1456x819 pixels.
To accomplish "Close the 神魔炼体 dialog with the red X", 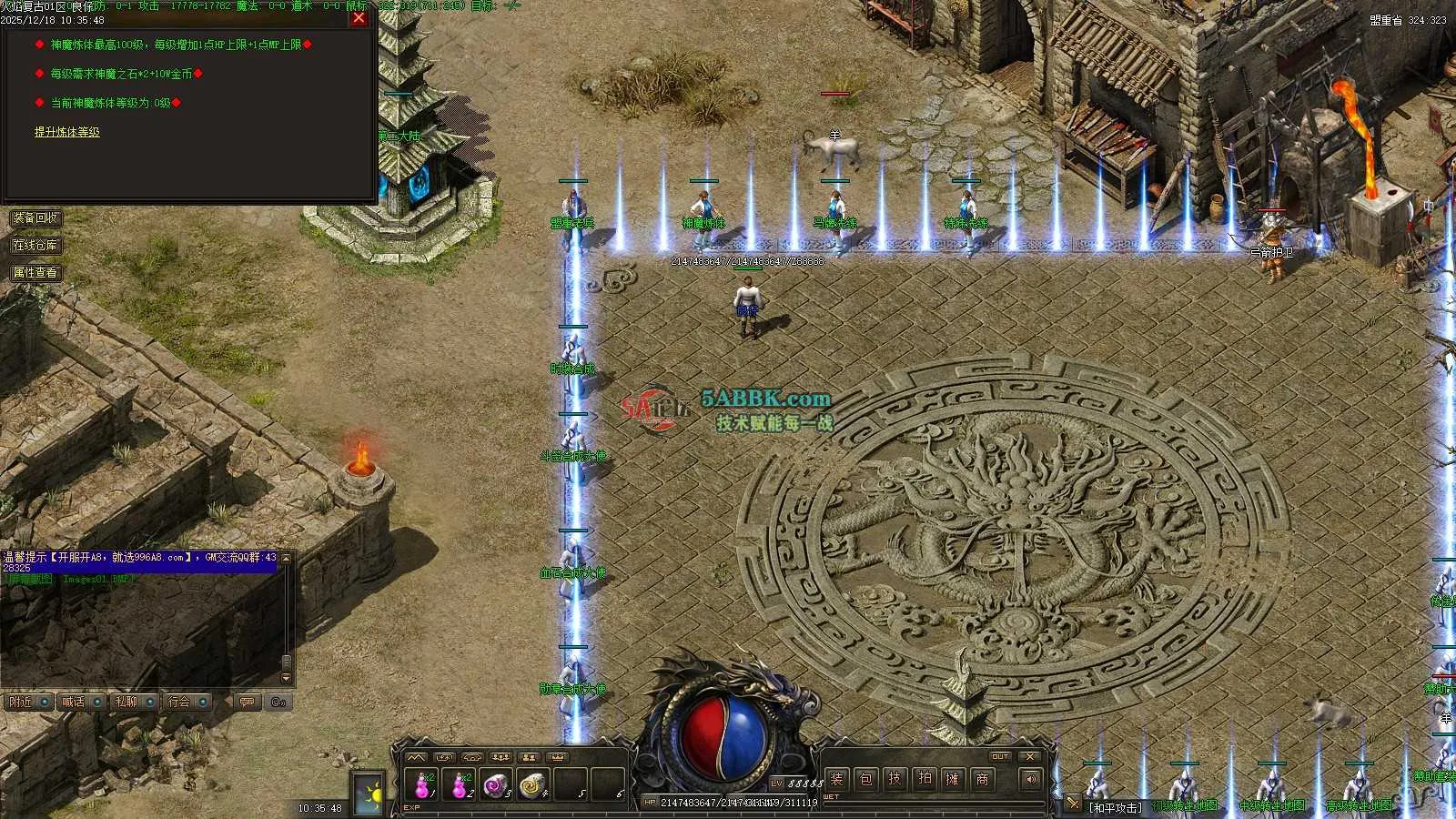I will (x=359, y=18).
